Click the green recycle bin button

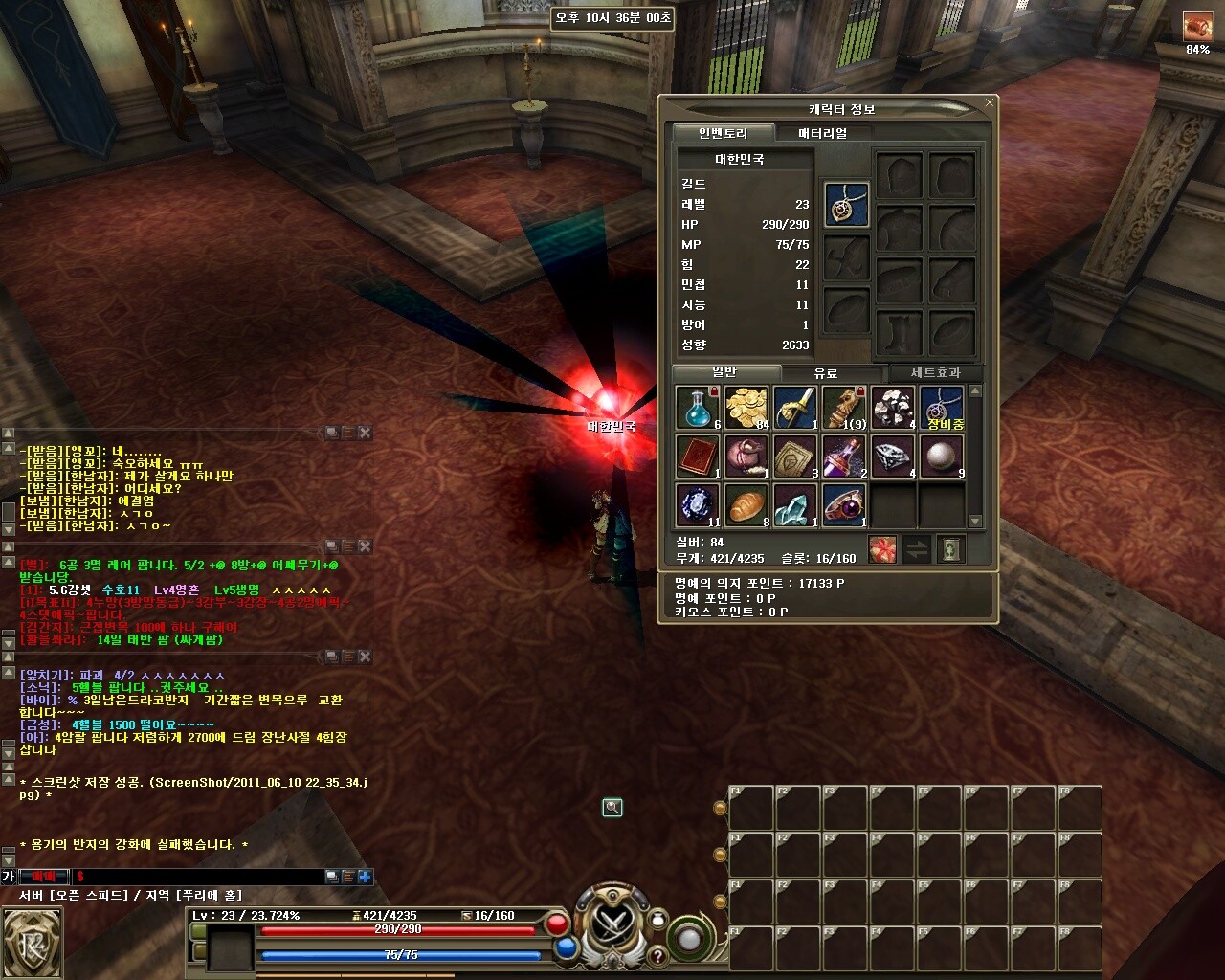point(951,549)
